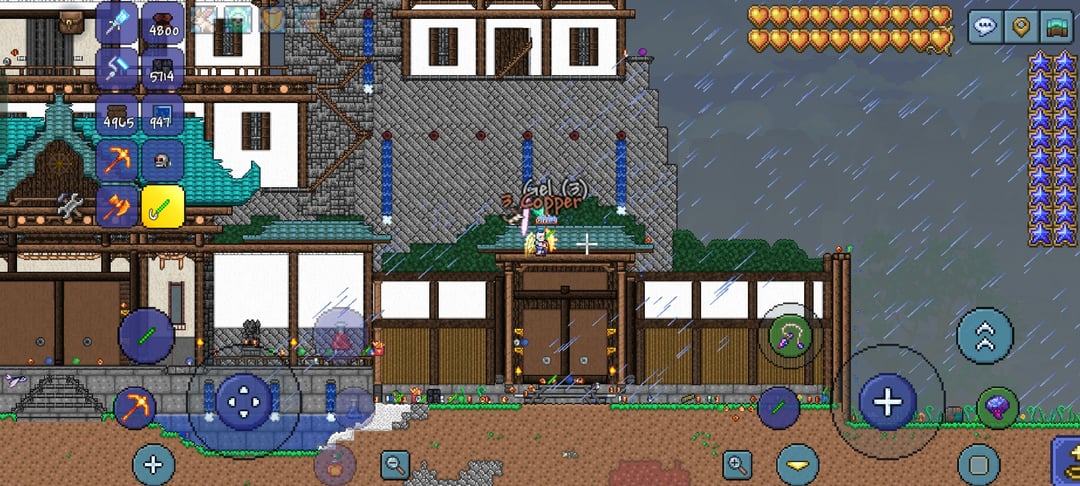Select the yellow highlighted green sword slot
The image size is (1080, 486).
[162, 207]
